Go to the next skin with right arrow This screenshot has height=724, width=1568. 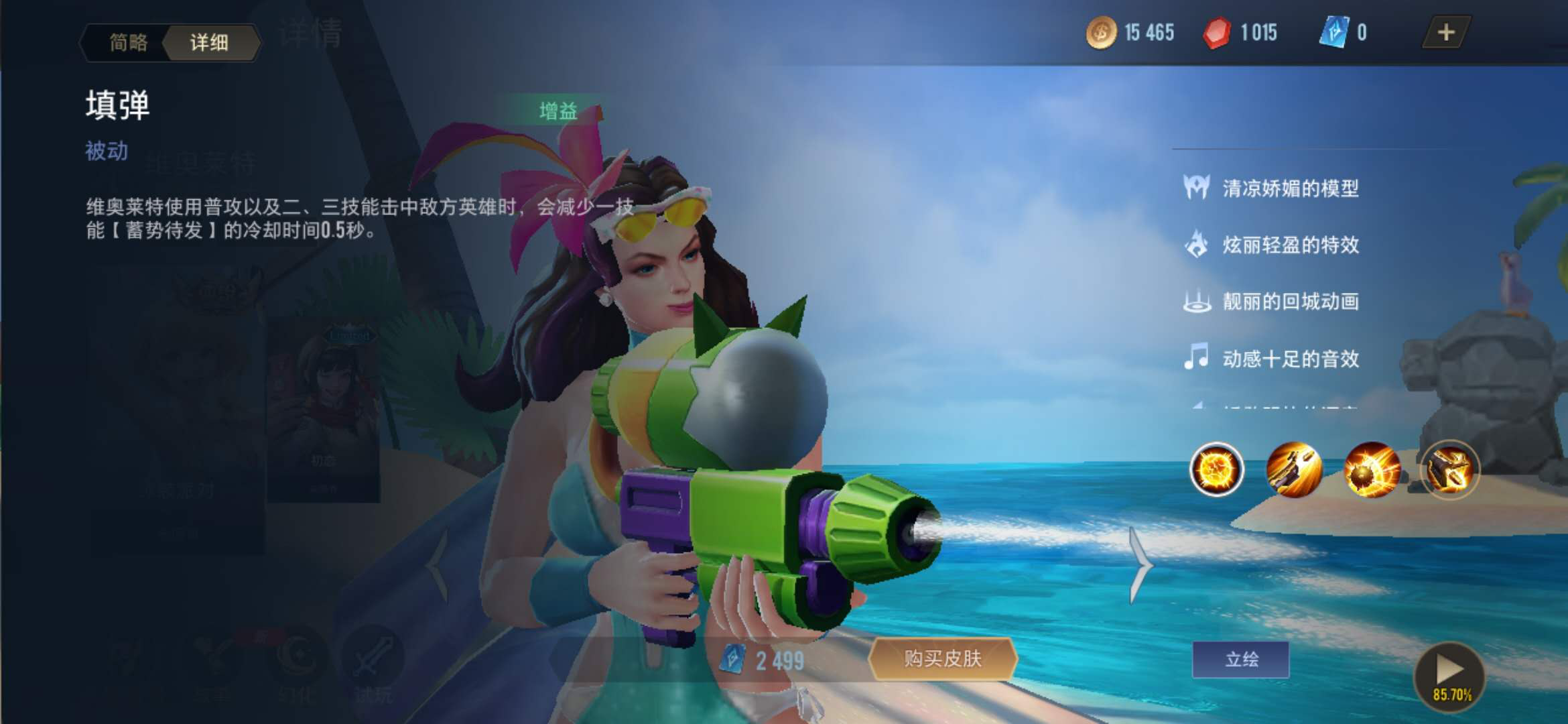pos(1140,565)
